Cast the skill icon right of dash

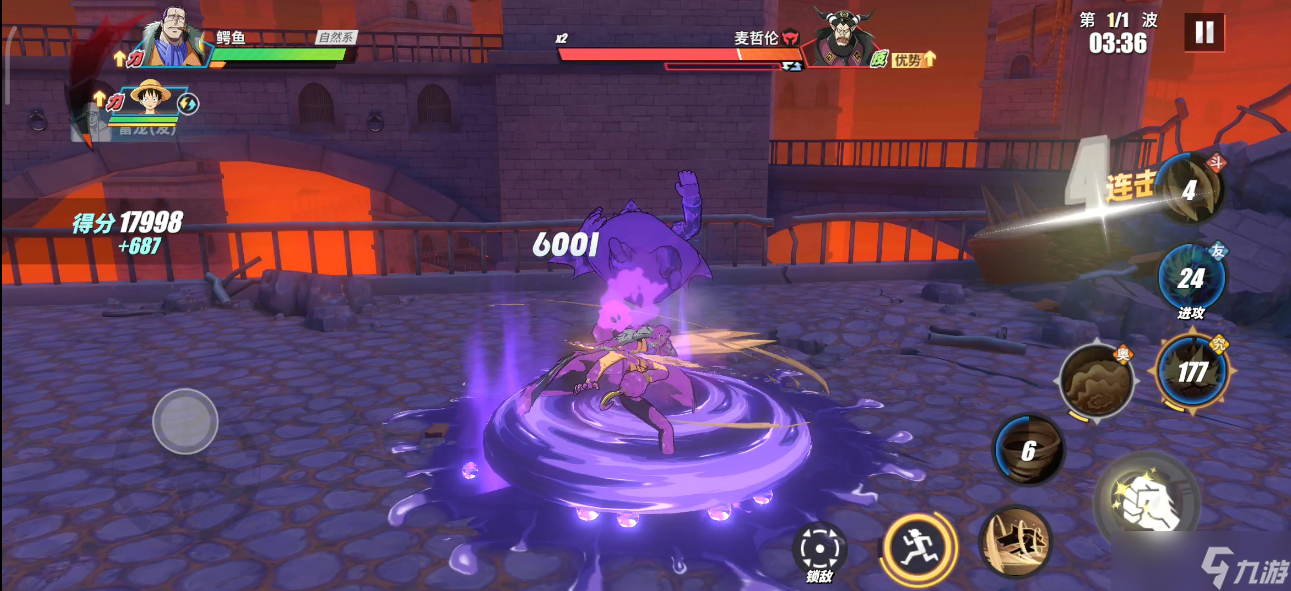[1014, 541]
